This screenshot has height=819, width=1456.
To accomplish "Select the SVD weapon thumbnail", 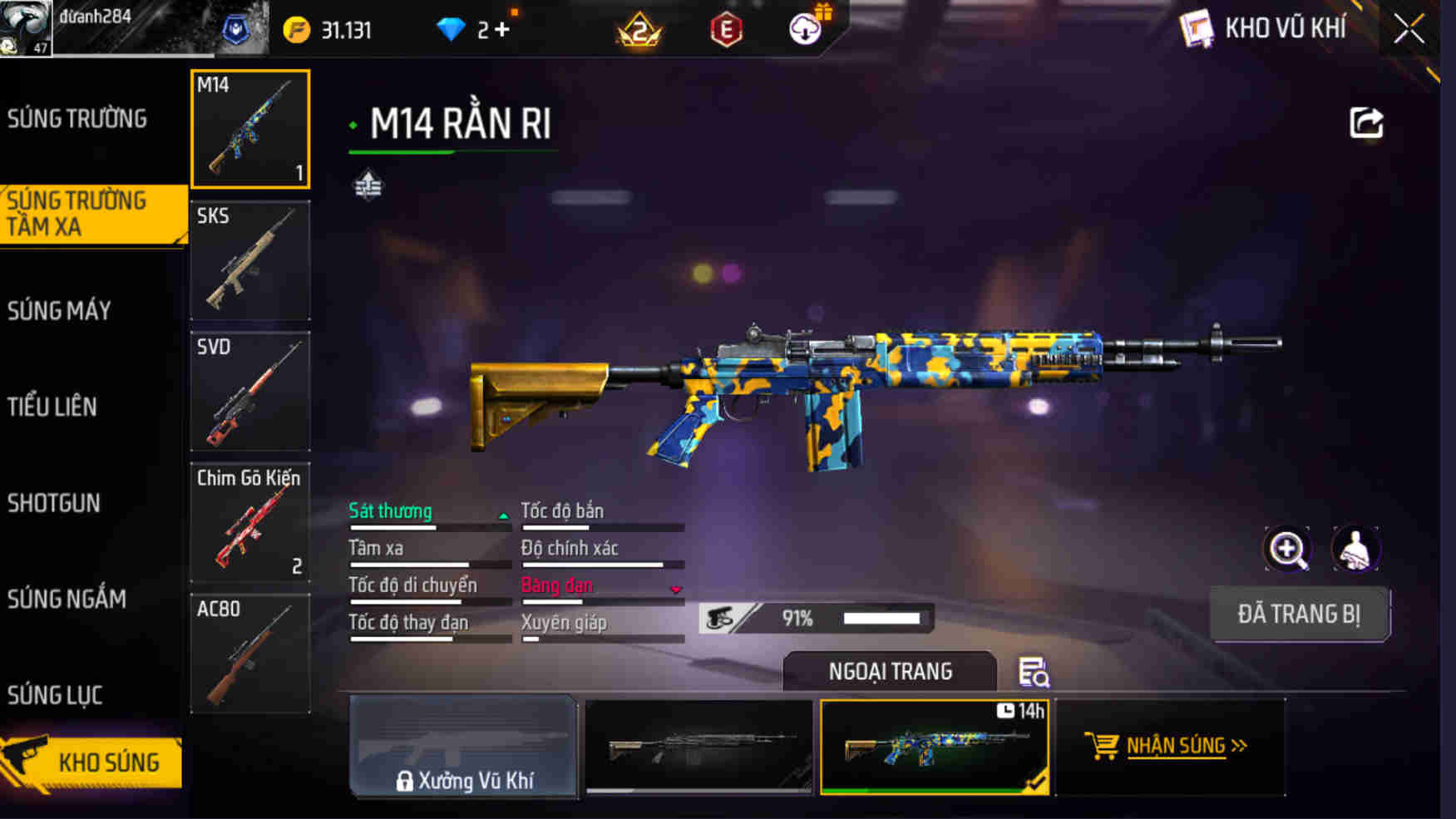I will [249, 392].
